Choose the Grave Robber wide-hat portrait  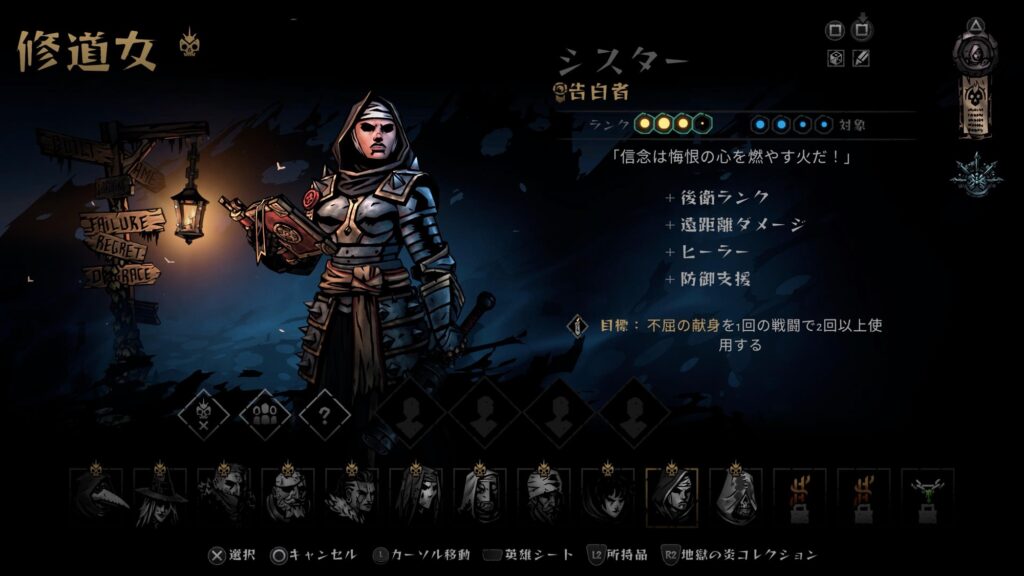159,496
